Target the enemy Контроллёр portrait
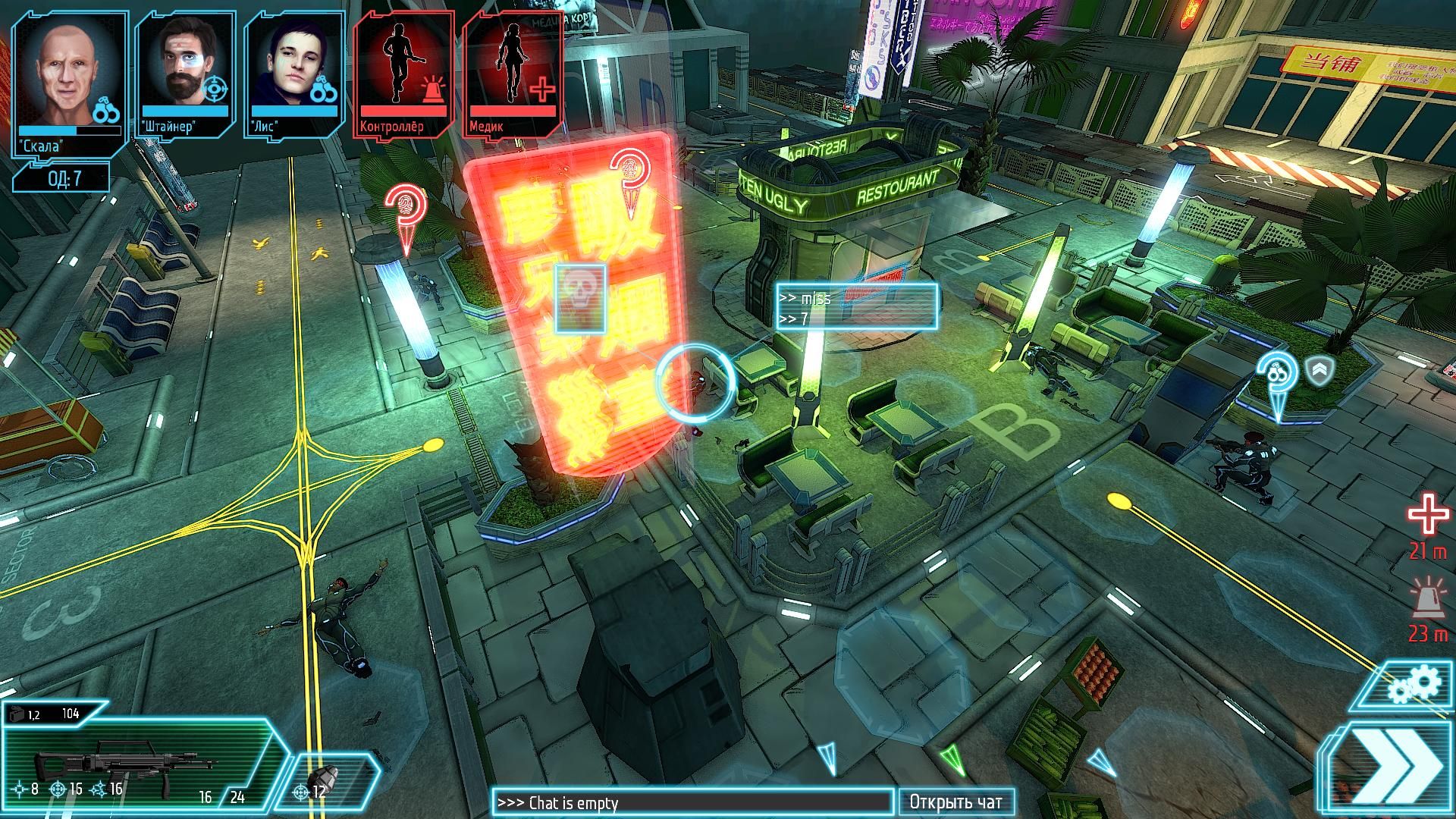This screenshot has width=1456, height=819. (404, 75)
